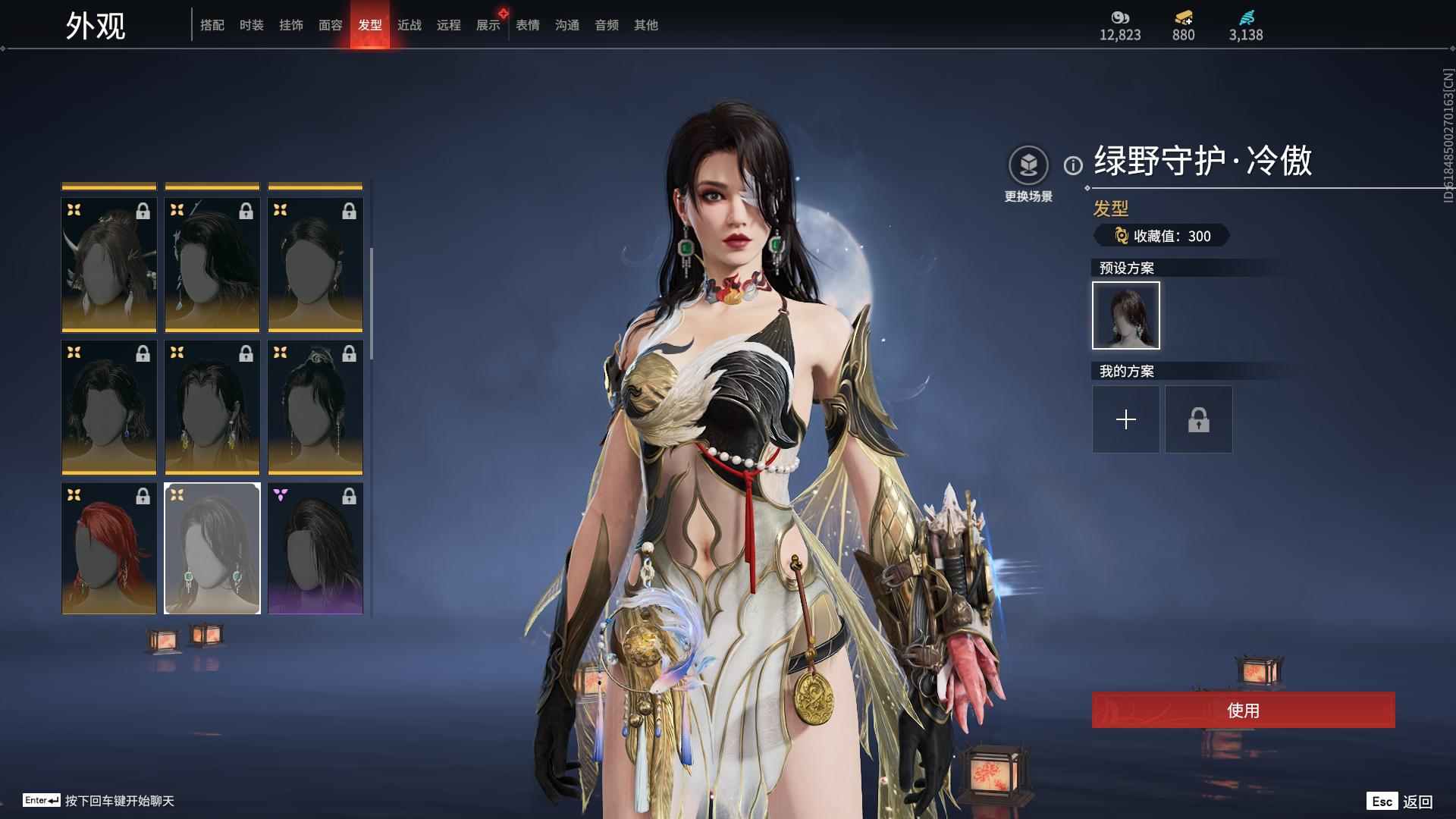Open the 近战 melee tab
This screenshot has width=1456, height=819.
(x=409, y=25)
